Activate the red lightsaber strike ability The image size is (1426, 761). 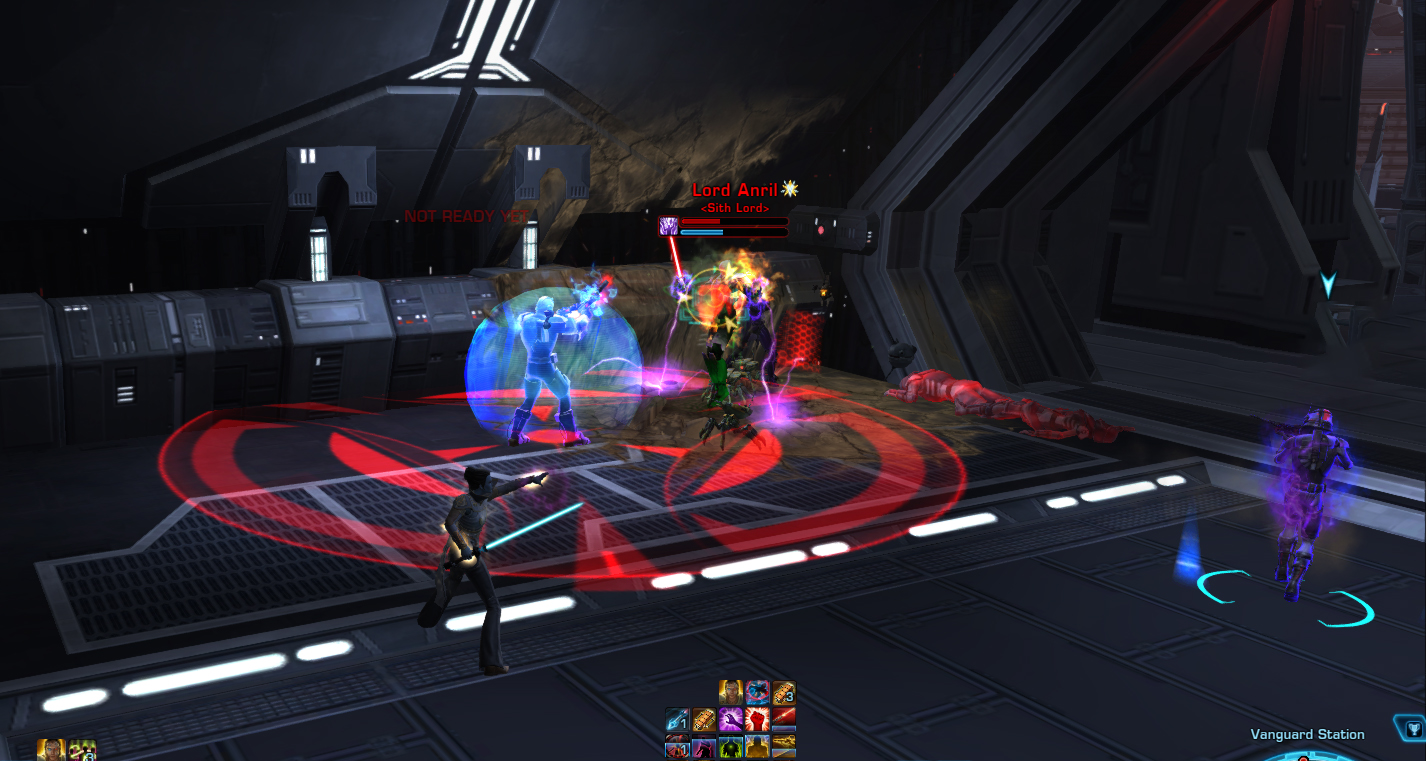coord(783,719)
